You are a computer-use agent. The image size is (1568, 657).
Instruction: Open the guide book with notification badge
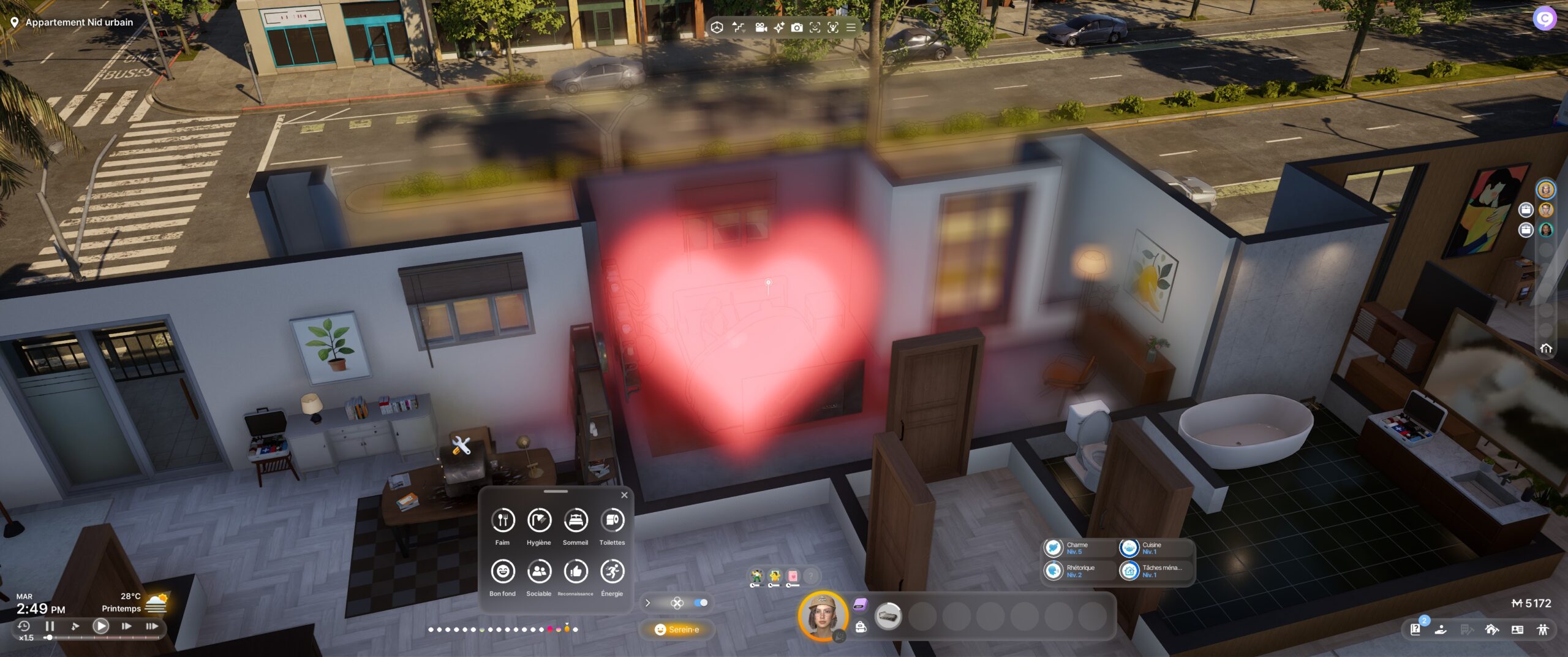click(x=1415, y=629)
